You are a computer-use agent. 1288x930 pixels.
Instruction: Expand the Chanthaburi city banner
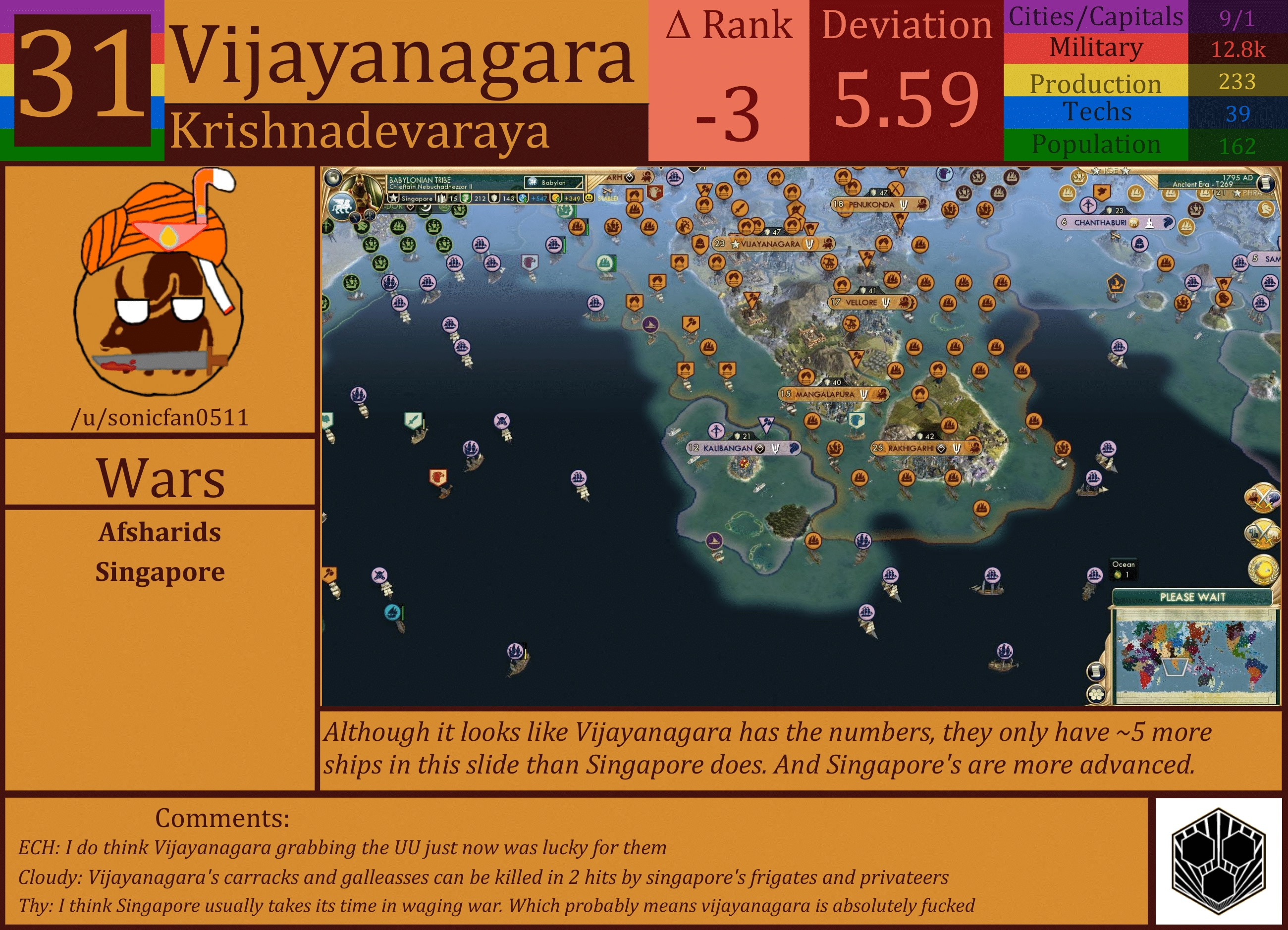1114,222
